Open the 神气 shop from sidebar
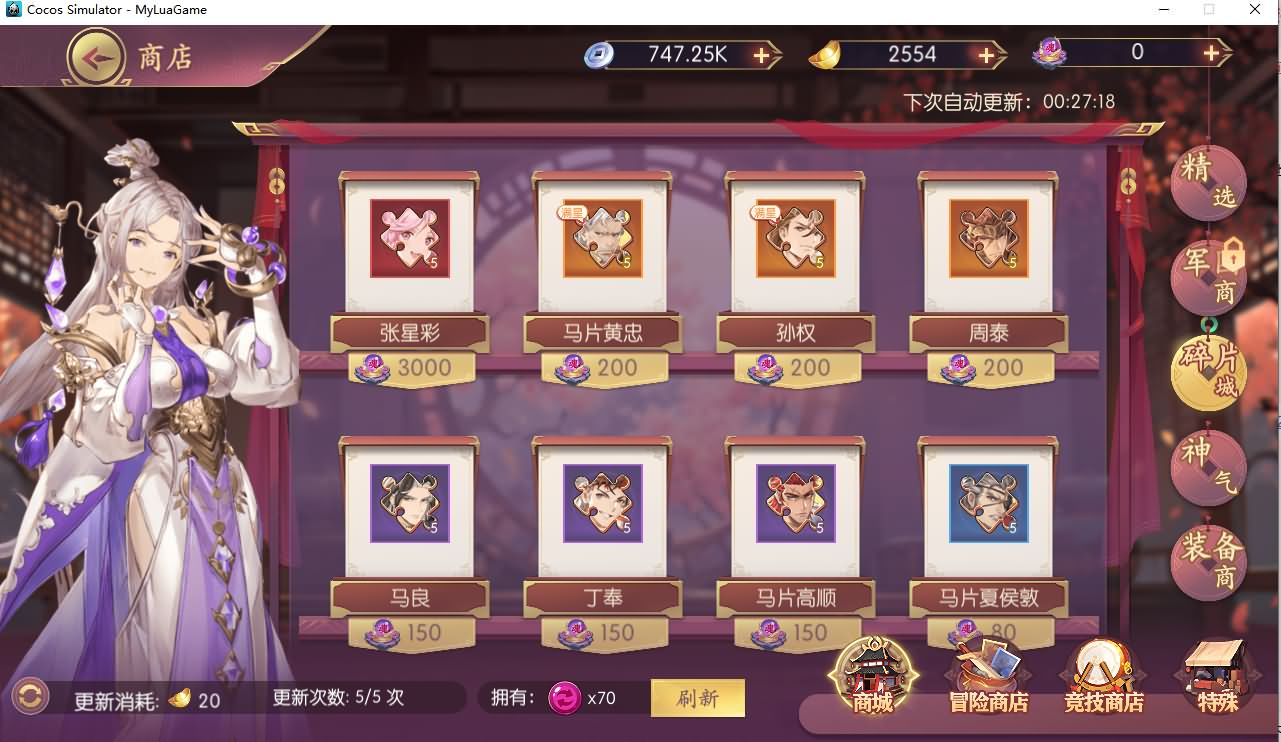Image resolution: width=1281 pixels, height=742 pixels. click(1207, 466)
